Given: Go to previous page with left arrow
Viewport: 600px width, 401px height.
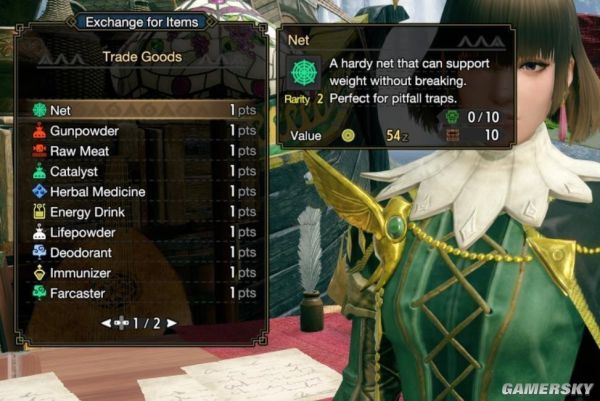Looking at the screenshot, I should click(106, 323).
